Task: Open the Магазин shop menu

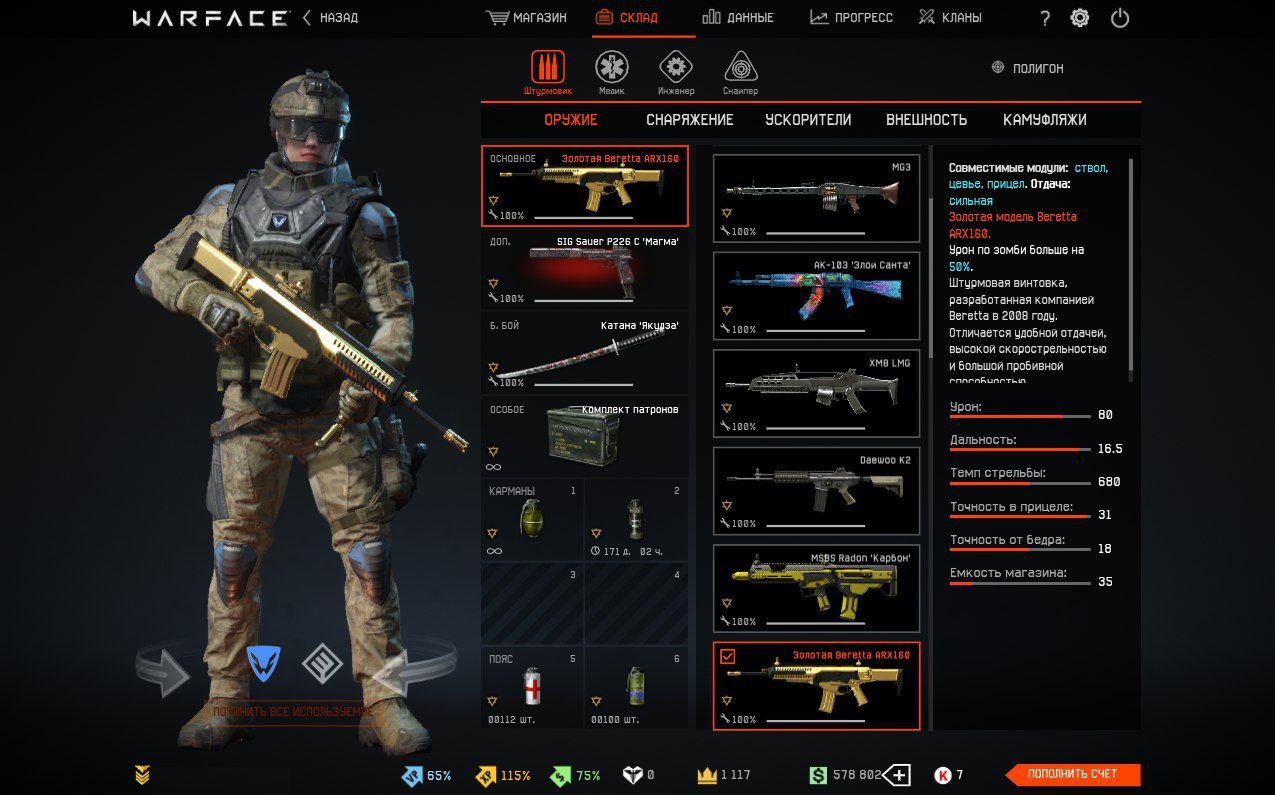Action: point(527,18)
